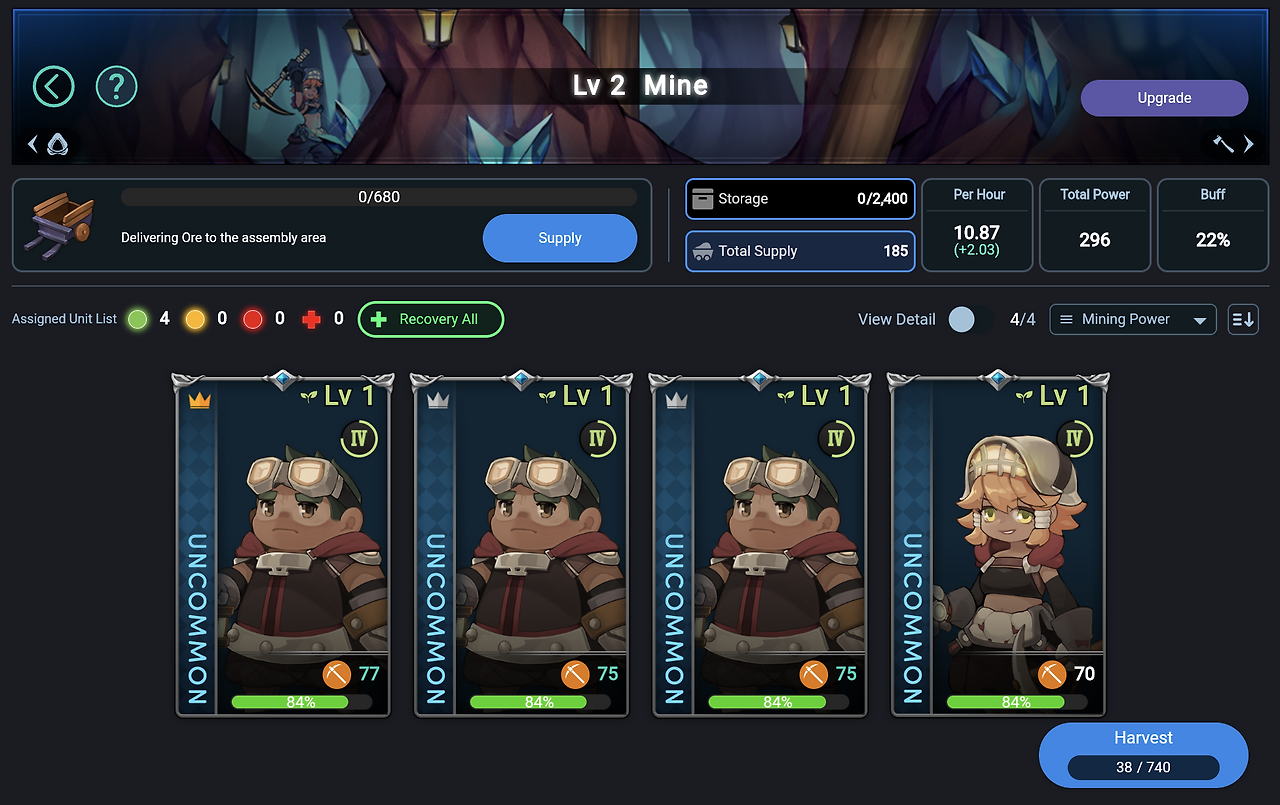Choose the hooded girl miner card with 70 power

pos(1000,545)
